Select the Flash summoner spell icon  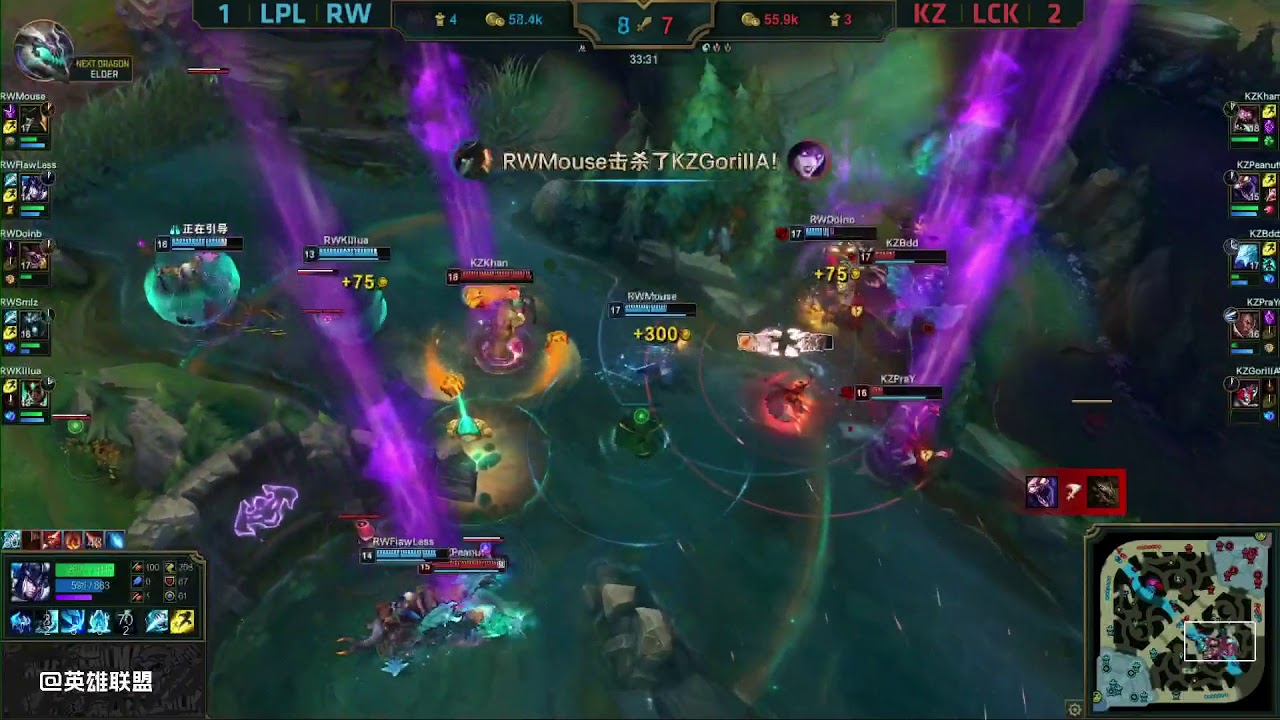pyautogui.click(x=182, y=621)
